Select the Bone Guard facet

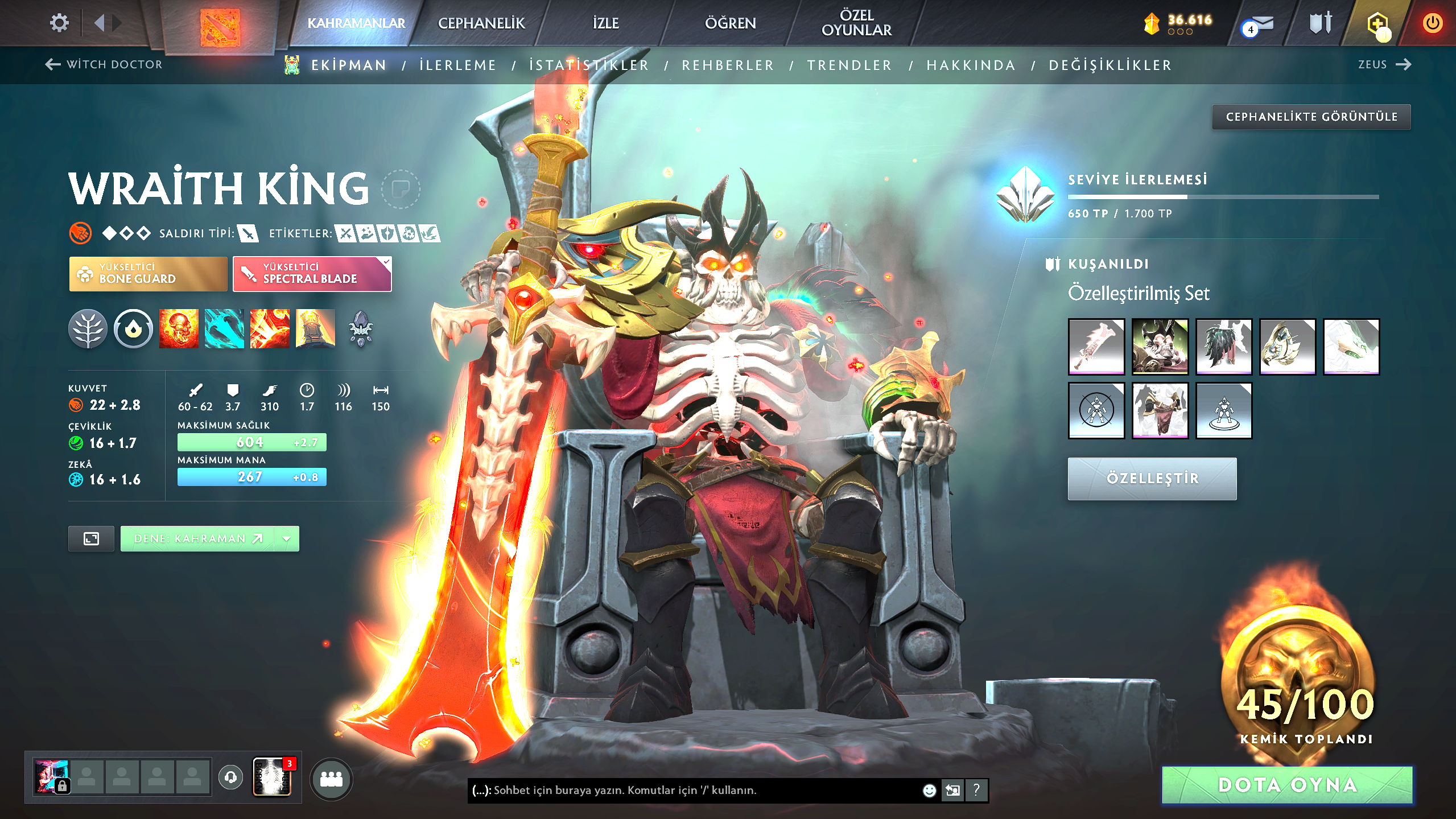pos(148,274)
